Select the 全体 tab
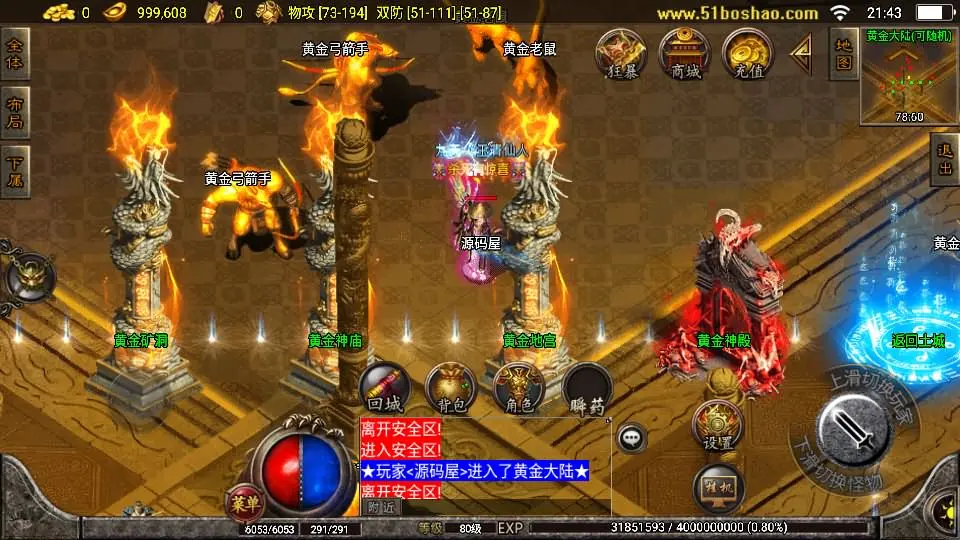Image resolution: width=960 pixels, height=540 pixels. point(16,54)
